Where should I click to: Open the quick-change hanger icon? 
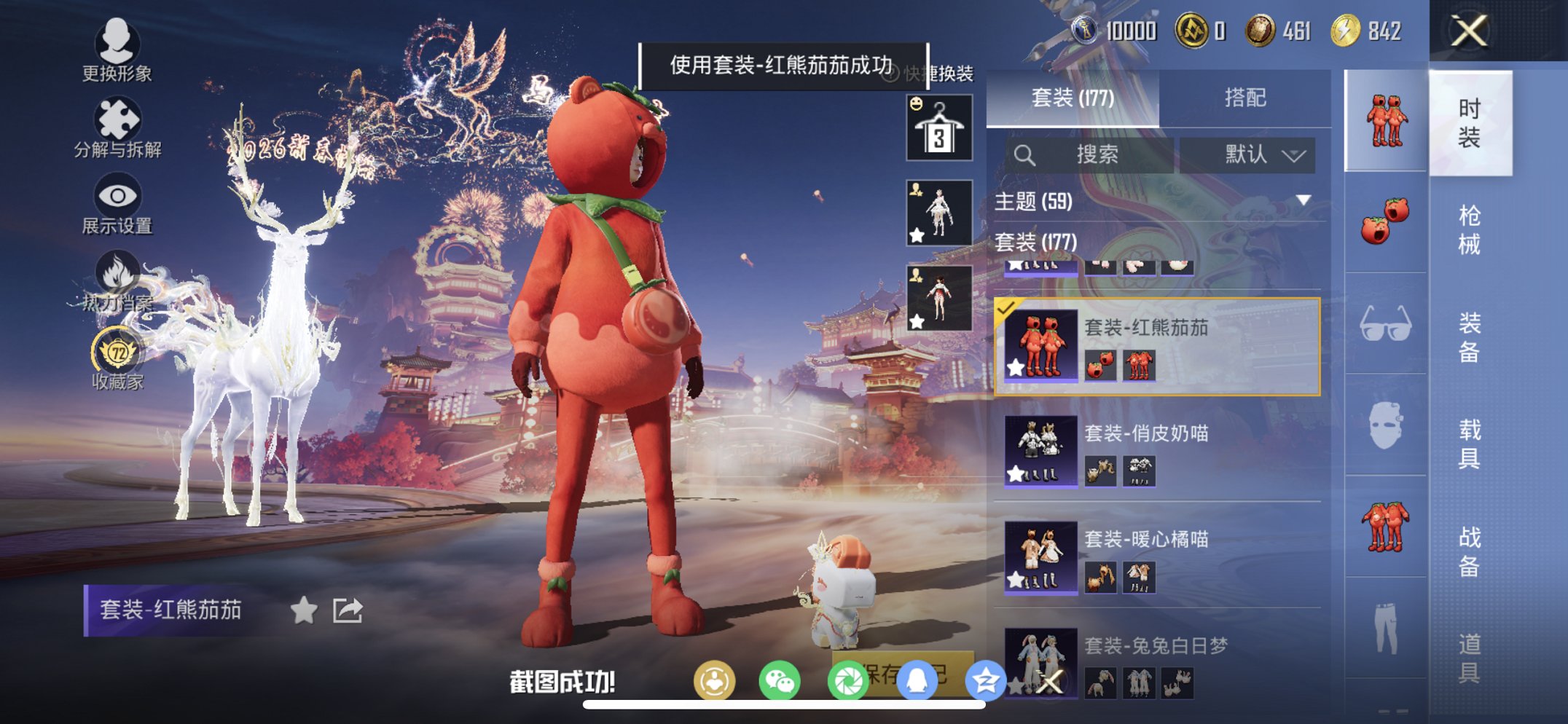[938, 125]
